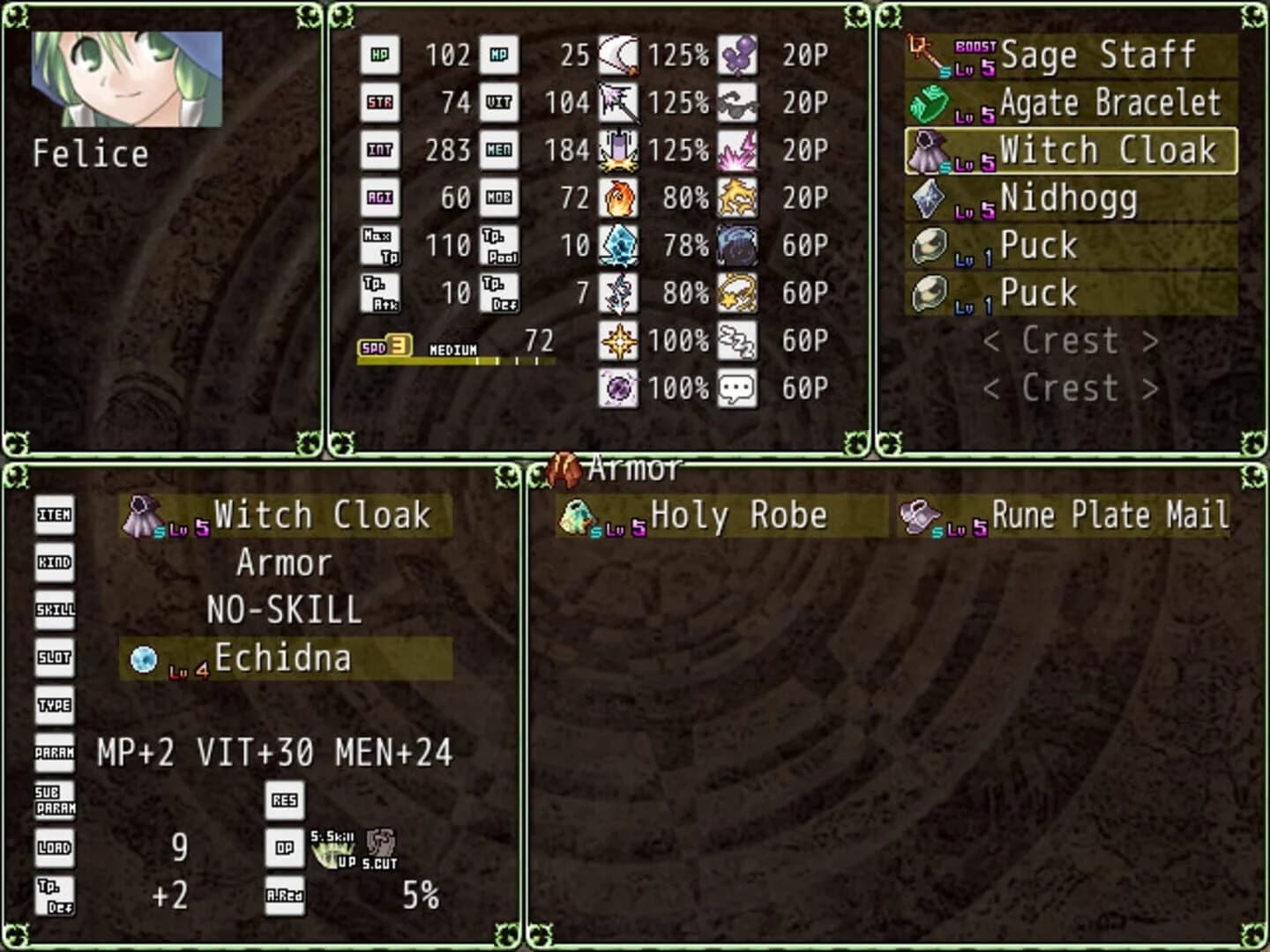Click the PARAM icon
The height and width of the screenshot is (952, 1270).
click(x=54, y=751)
